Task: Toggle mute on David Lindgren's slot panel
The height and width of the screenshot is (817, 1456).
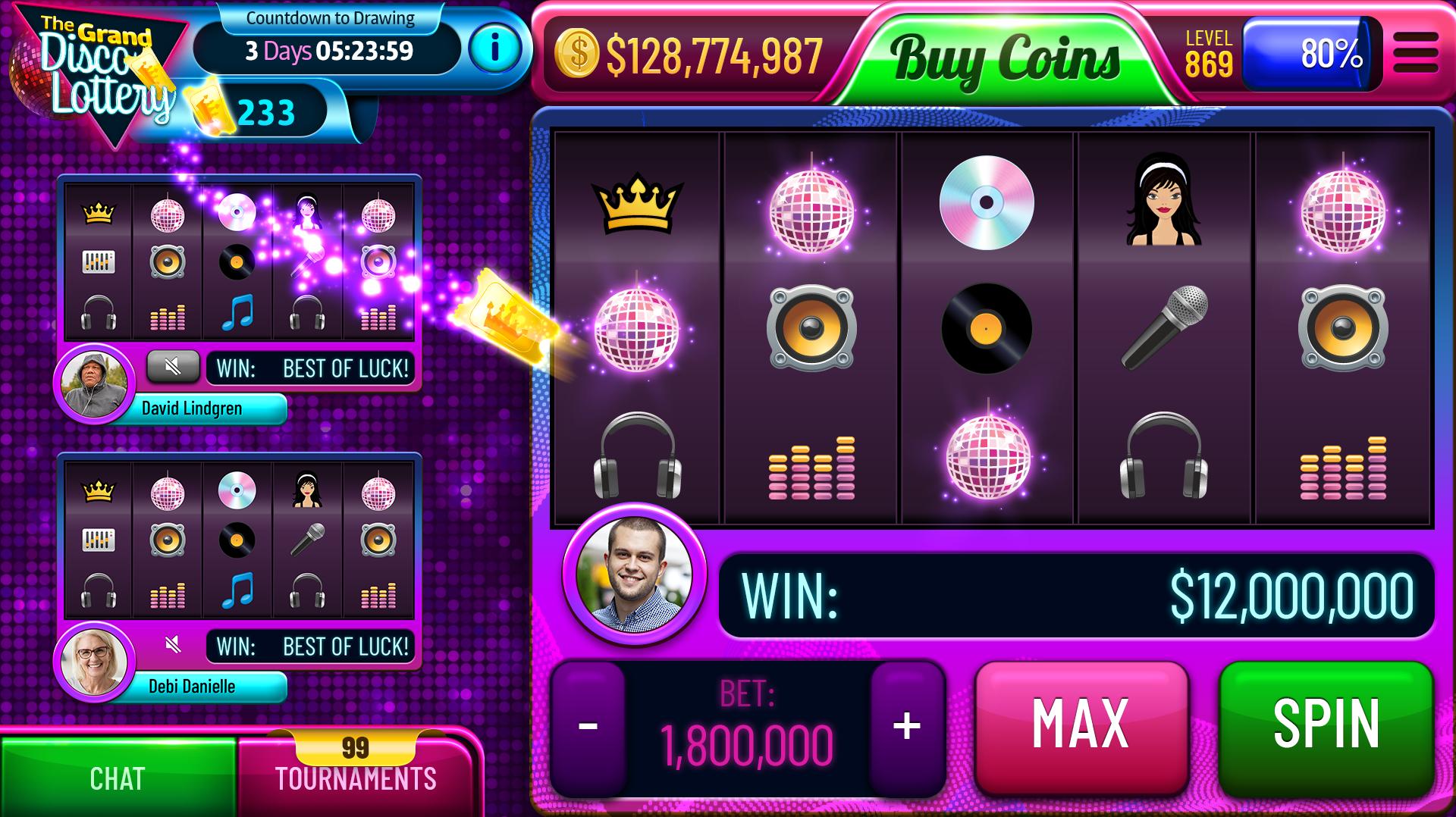Action: click(173, 368)
